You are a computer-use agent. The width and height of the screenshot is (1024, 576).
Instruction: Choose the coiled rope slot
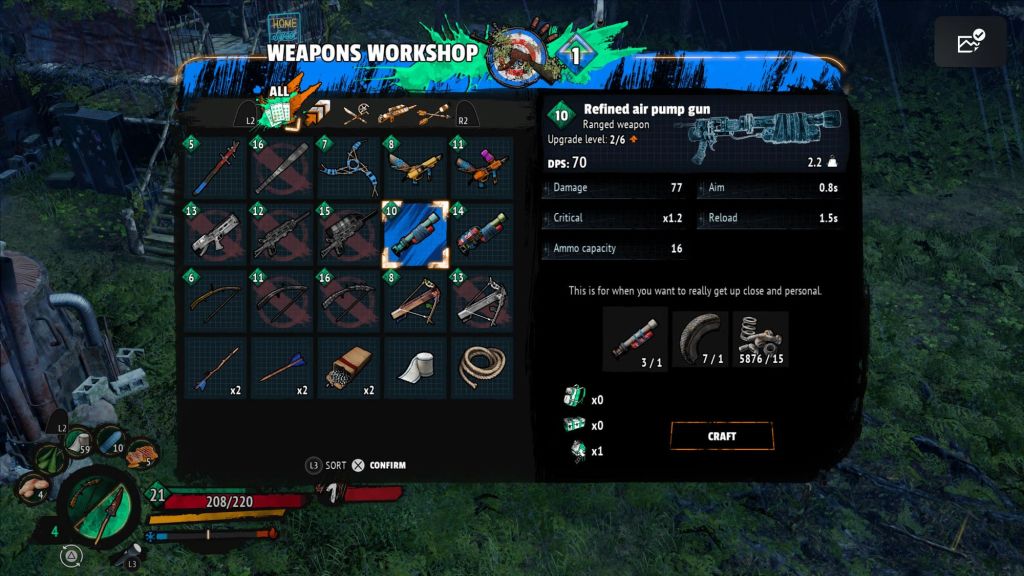pos(482,368)
